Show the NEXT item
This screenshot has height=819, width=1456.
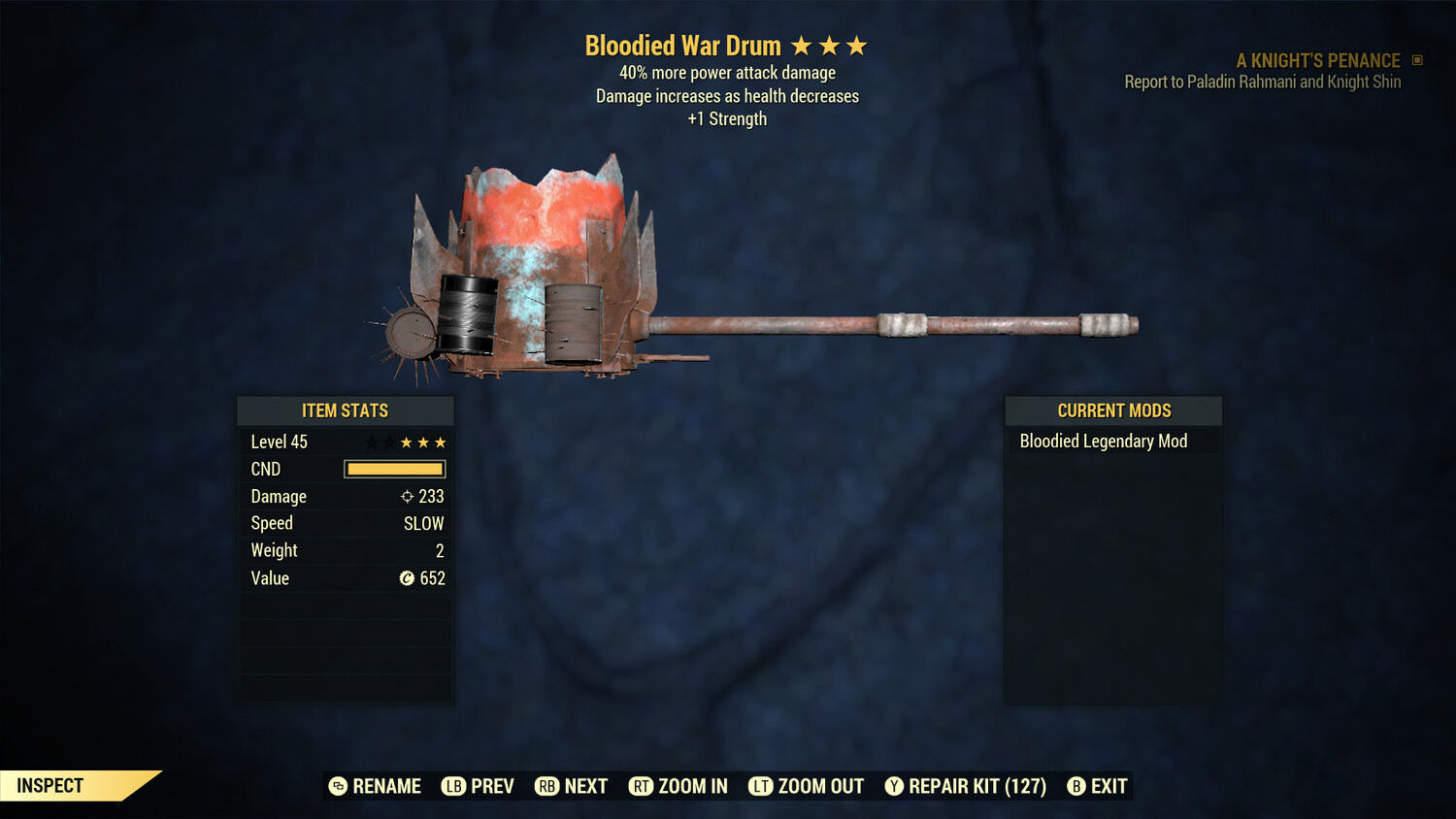tap(572, 786)
